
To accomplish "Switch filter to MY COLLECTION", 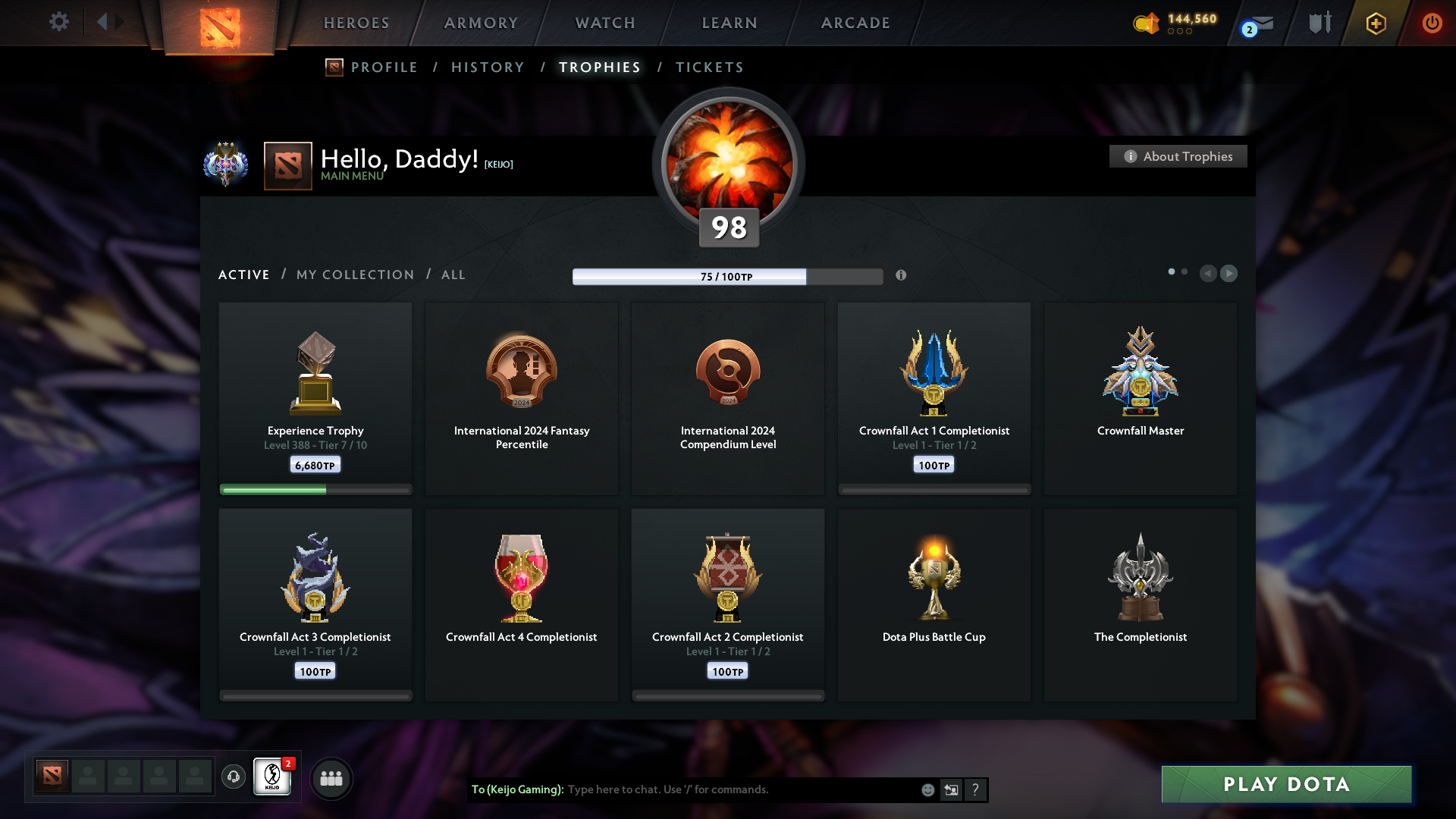I will click(354, 275).
